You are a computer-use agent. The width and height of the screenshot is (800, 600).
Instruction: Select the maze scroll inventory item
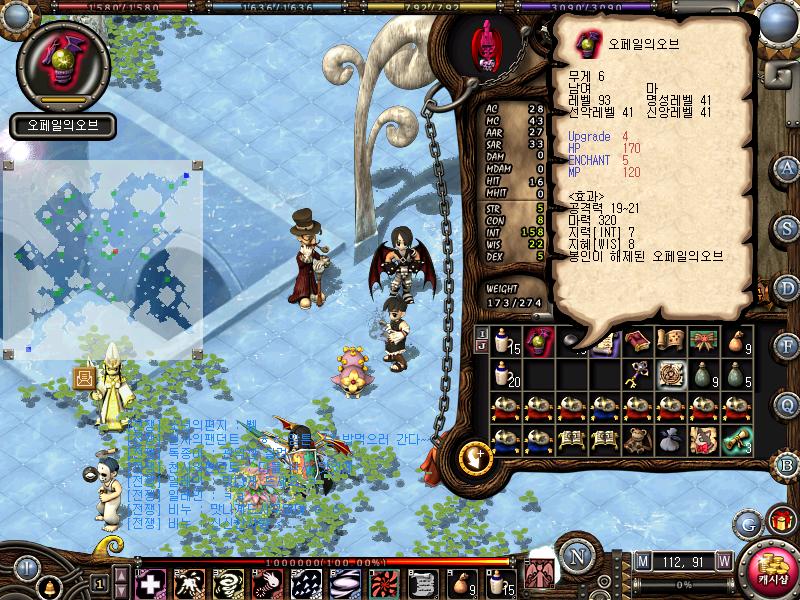tap(669, 375)
